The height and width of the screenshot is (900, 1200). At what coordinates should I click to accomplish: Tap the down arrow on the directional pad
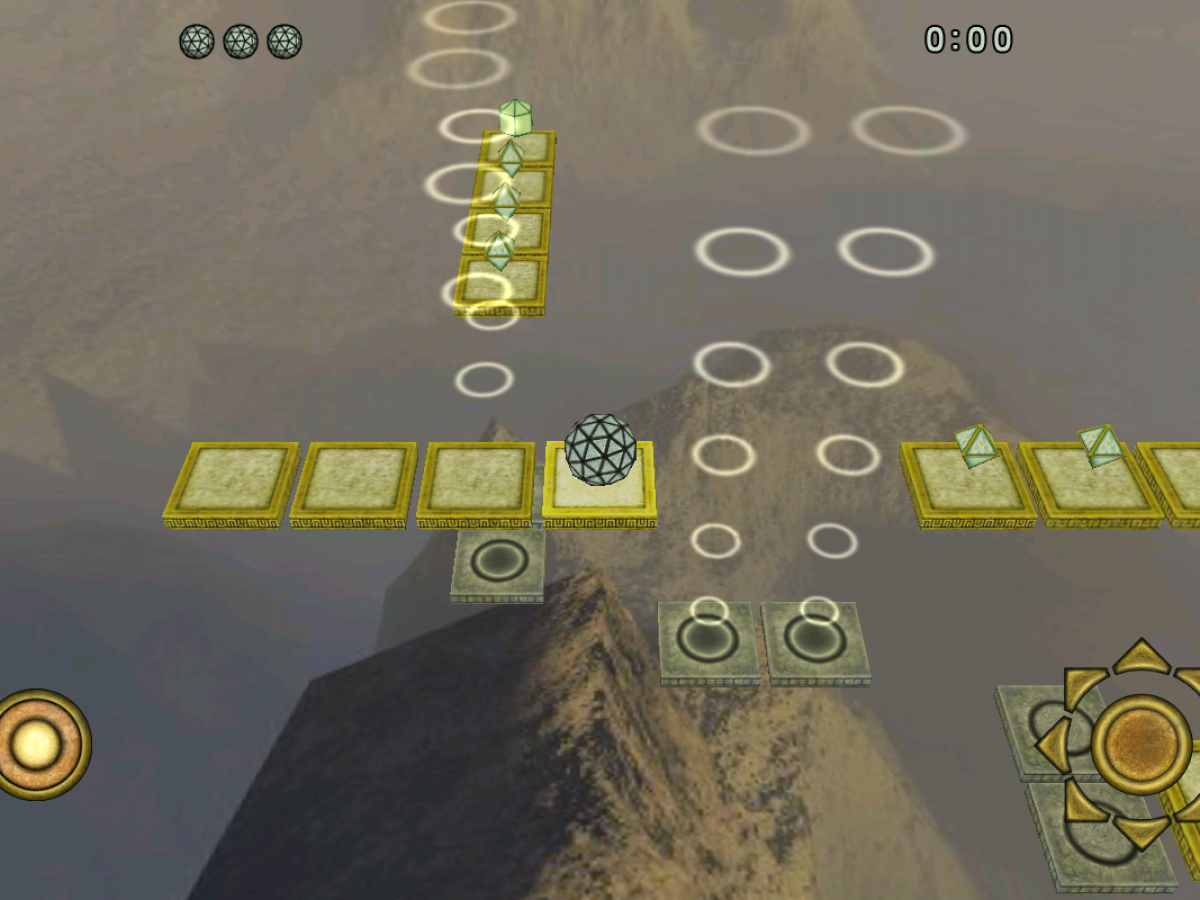[1141, 831]
